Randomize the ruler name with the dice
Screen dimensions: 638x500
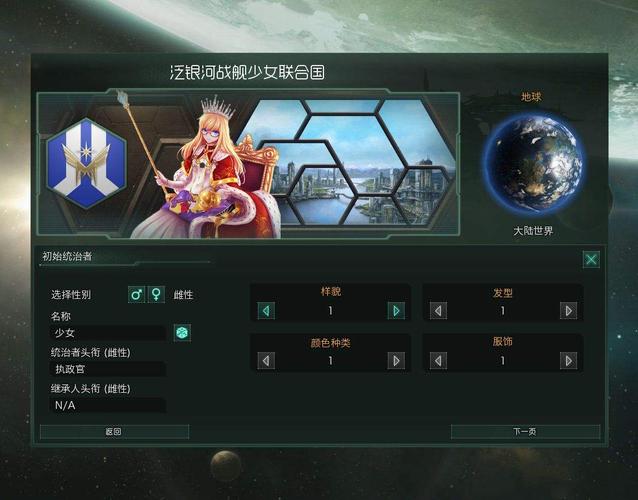[182, 332]
